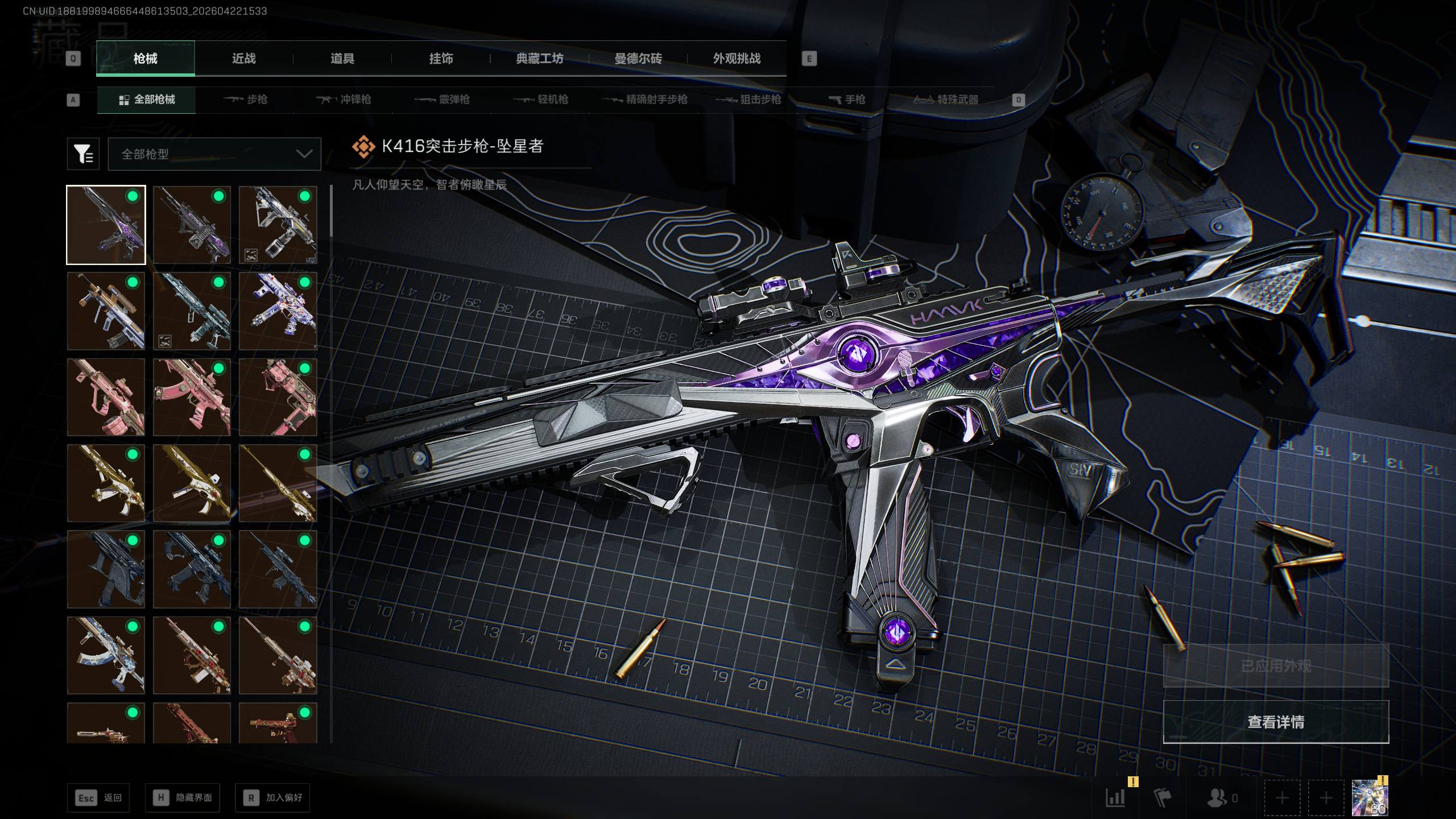Image resolution: width=1456 pixels, height=819 pixels.
Task: Switch to the 近战 melee tab
Action: [243, 59]
